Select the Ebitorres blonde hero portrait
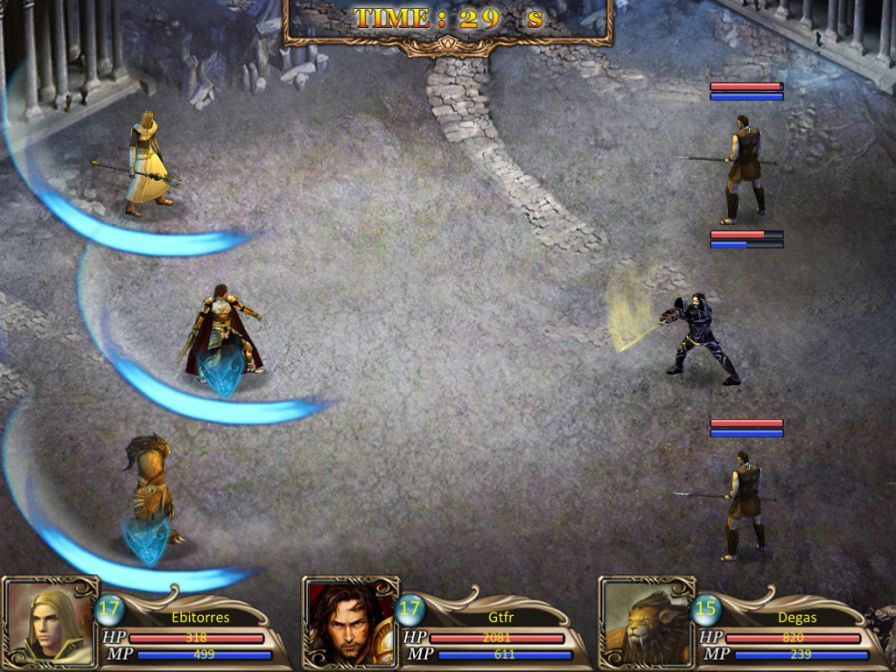Viewport: 896px width, 672px height. click(x=48, y=624)
